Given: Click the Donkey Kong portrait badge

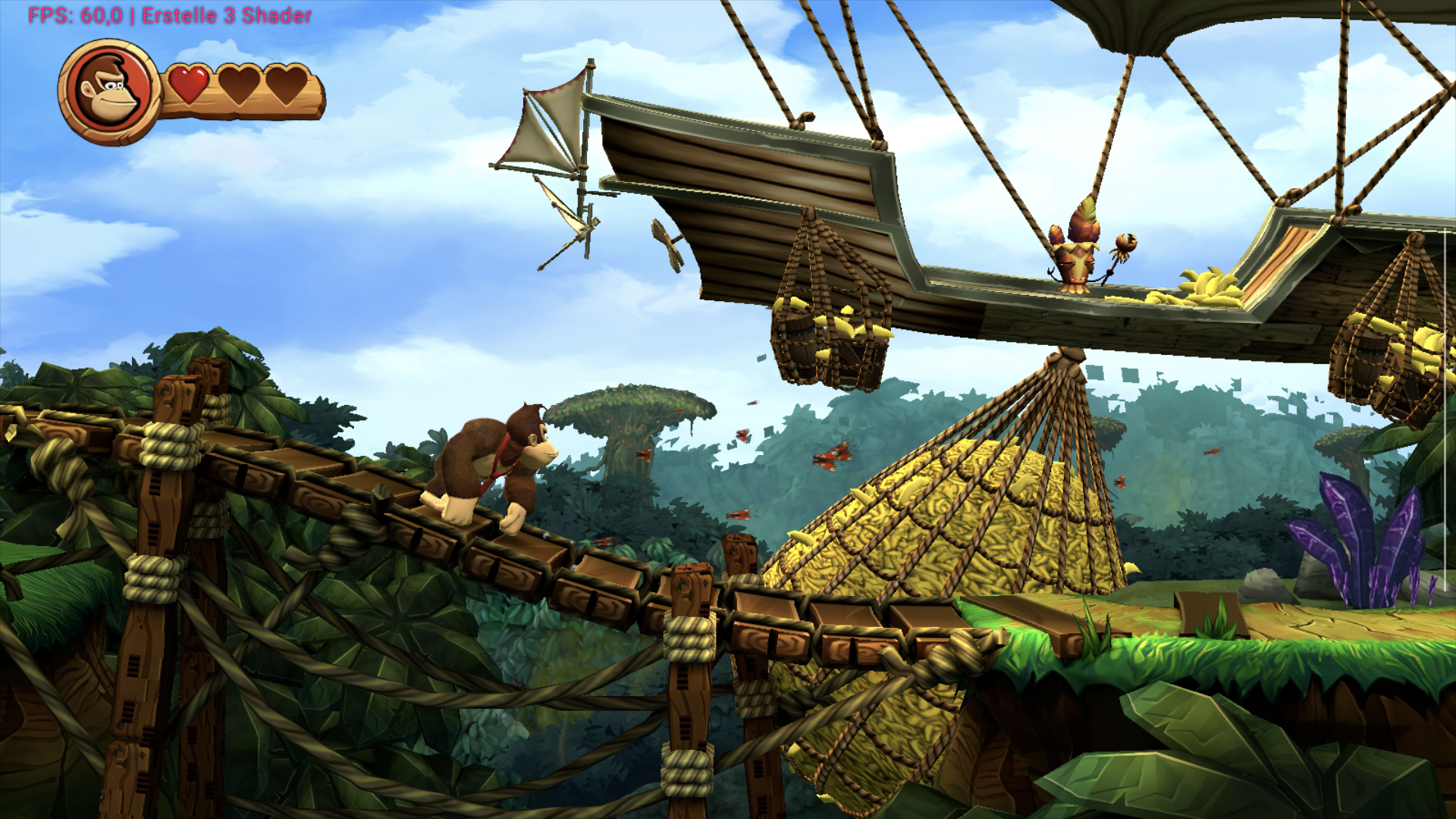Looking at the screenshot, I should tap(109, 93).
